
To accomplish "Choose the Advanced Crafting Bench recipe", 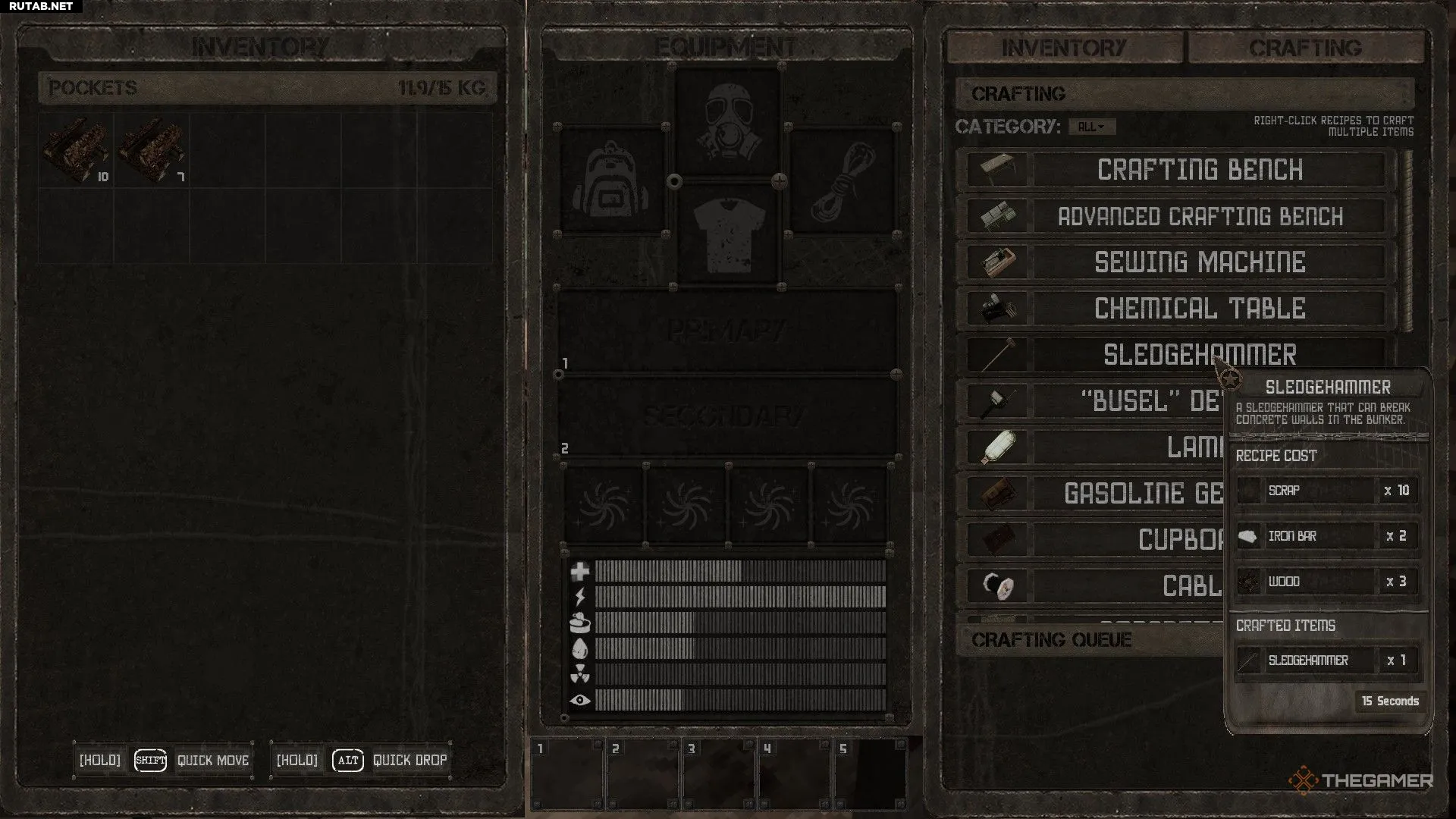I will pos(1199,217).
